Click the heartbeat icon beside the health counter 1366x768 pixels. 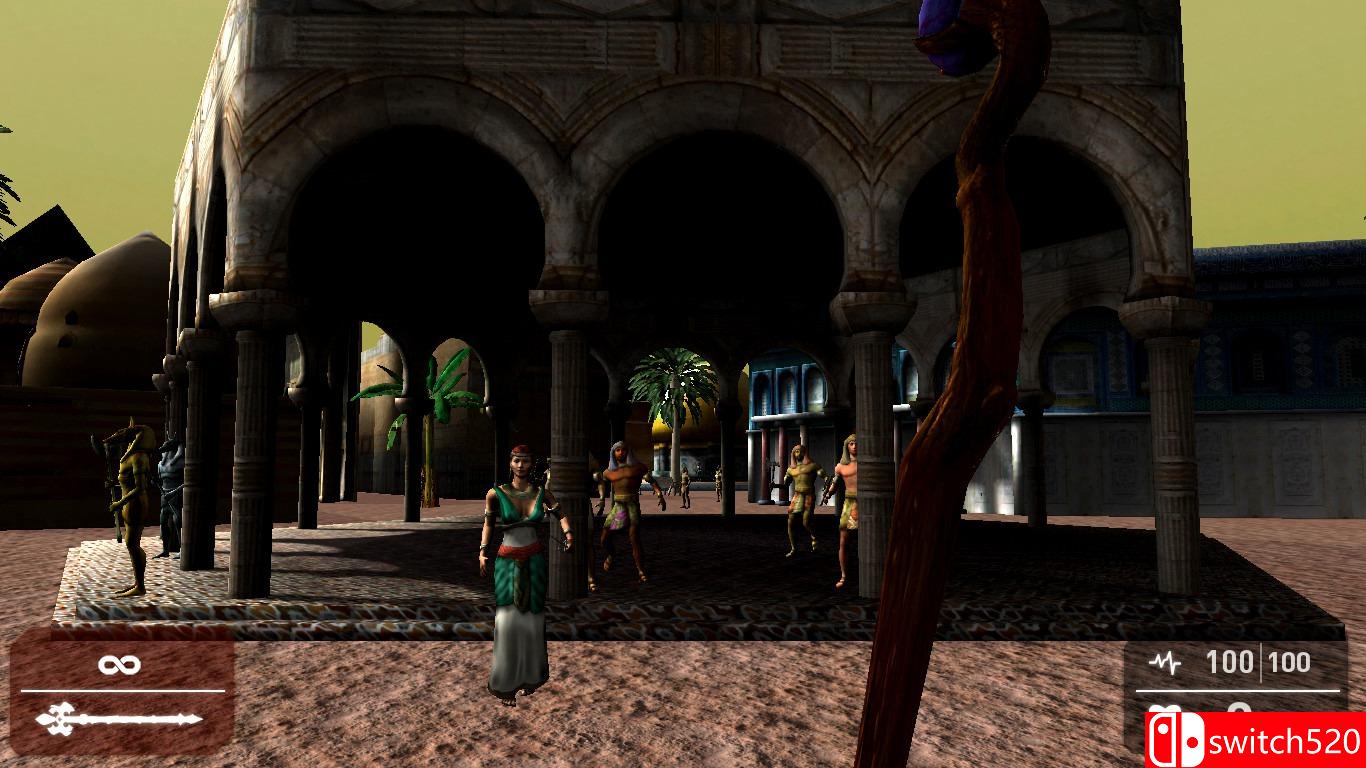[x=1165, y=660]
